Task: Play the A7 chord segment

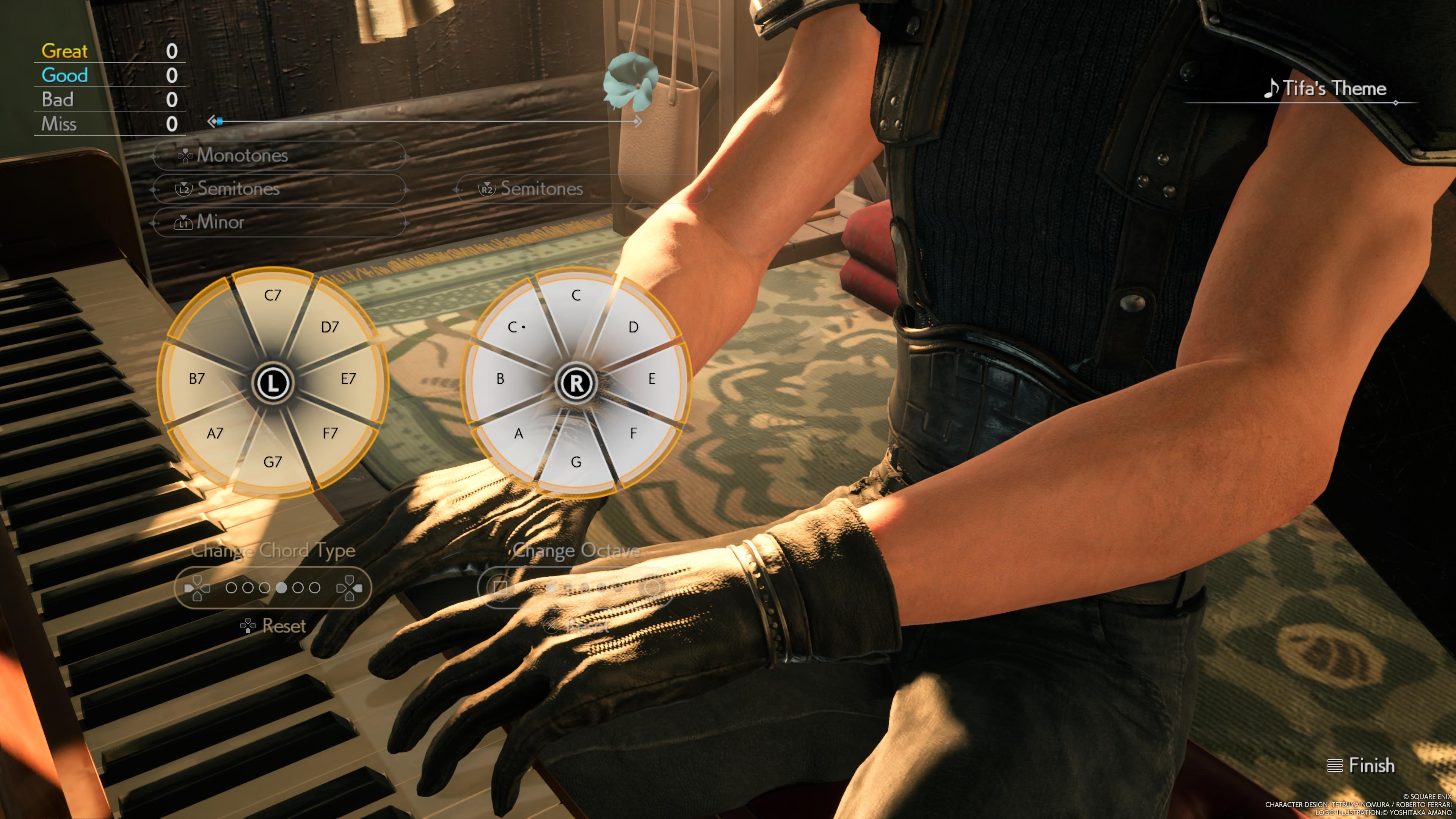Action: pyautogui.click(x=215, y=433)
